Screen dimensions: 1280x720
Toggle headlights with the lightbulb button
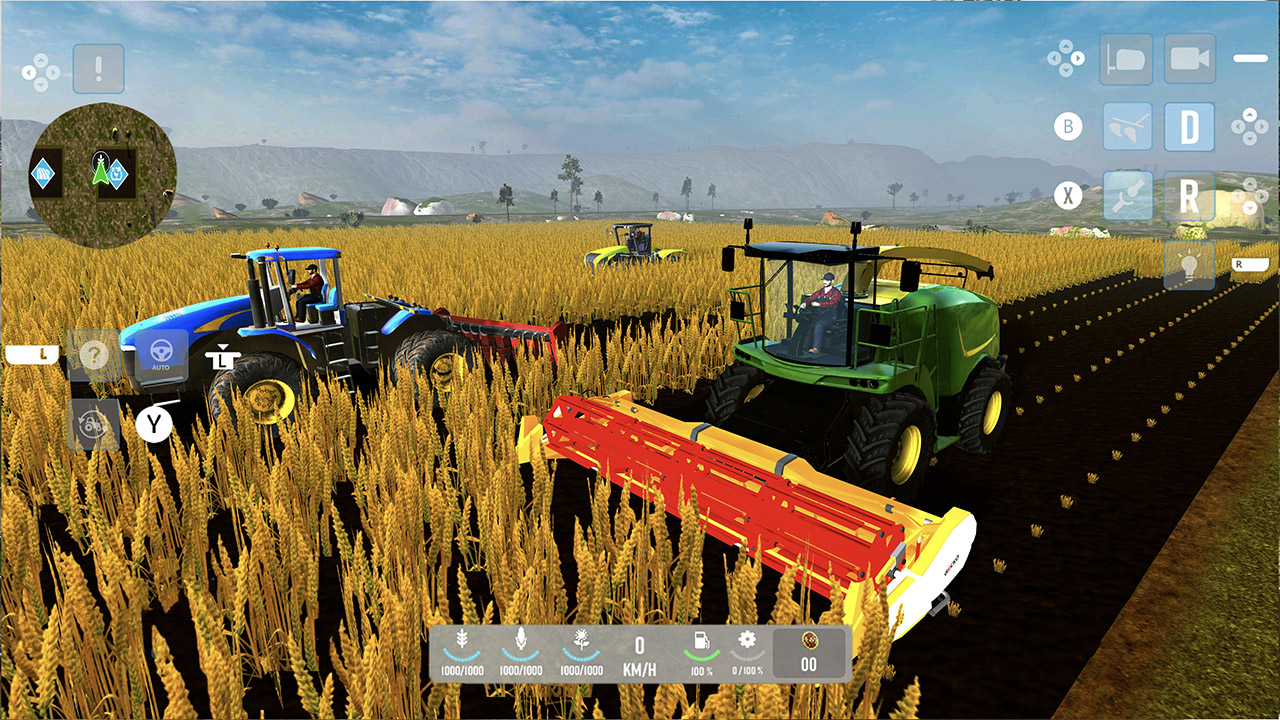(1188, 264)
